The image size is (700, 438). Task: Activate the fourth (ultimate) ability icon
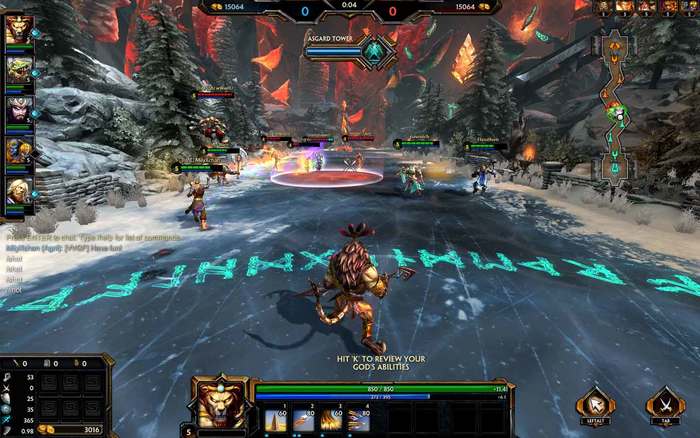pos(357,420)
